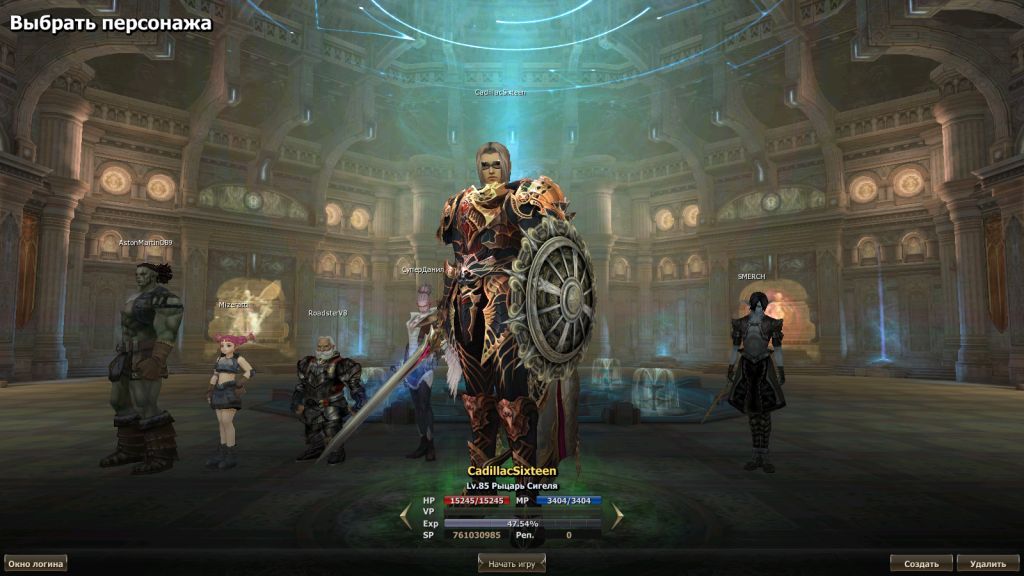Pick the dwarf character RoadsterV8
This screenshot has width=1024, height=576.
[x=325, y=395]
